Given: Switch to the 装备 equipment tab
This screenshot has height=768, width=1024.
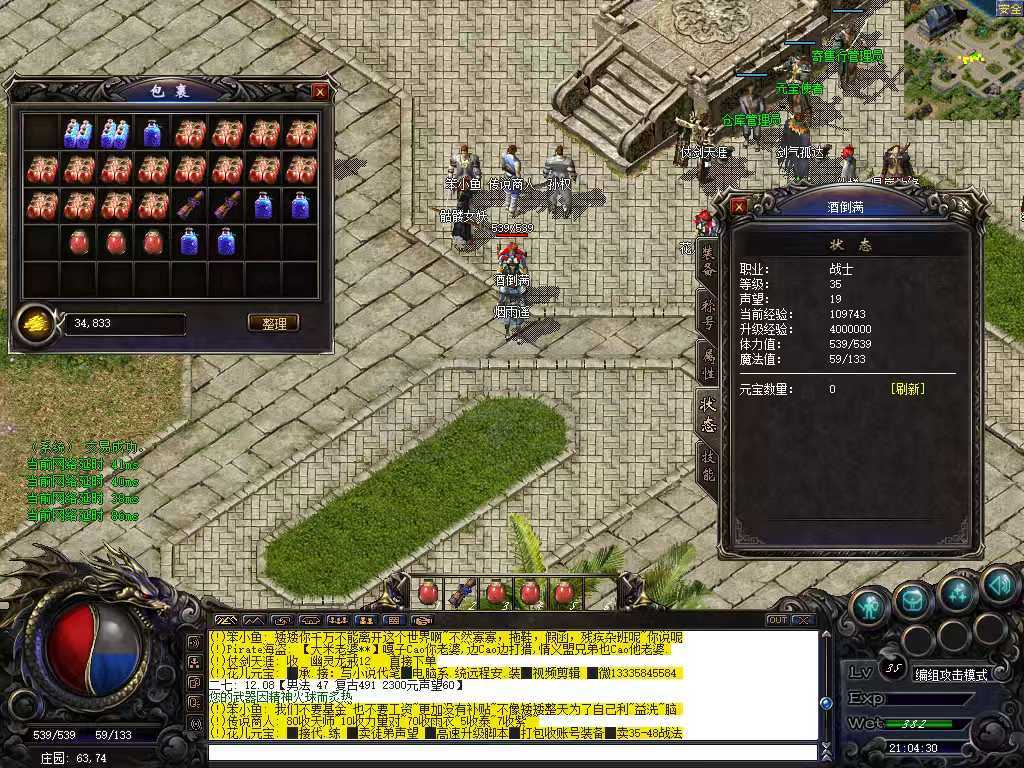Looking at the screenshot, I should pos(708,262).
